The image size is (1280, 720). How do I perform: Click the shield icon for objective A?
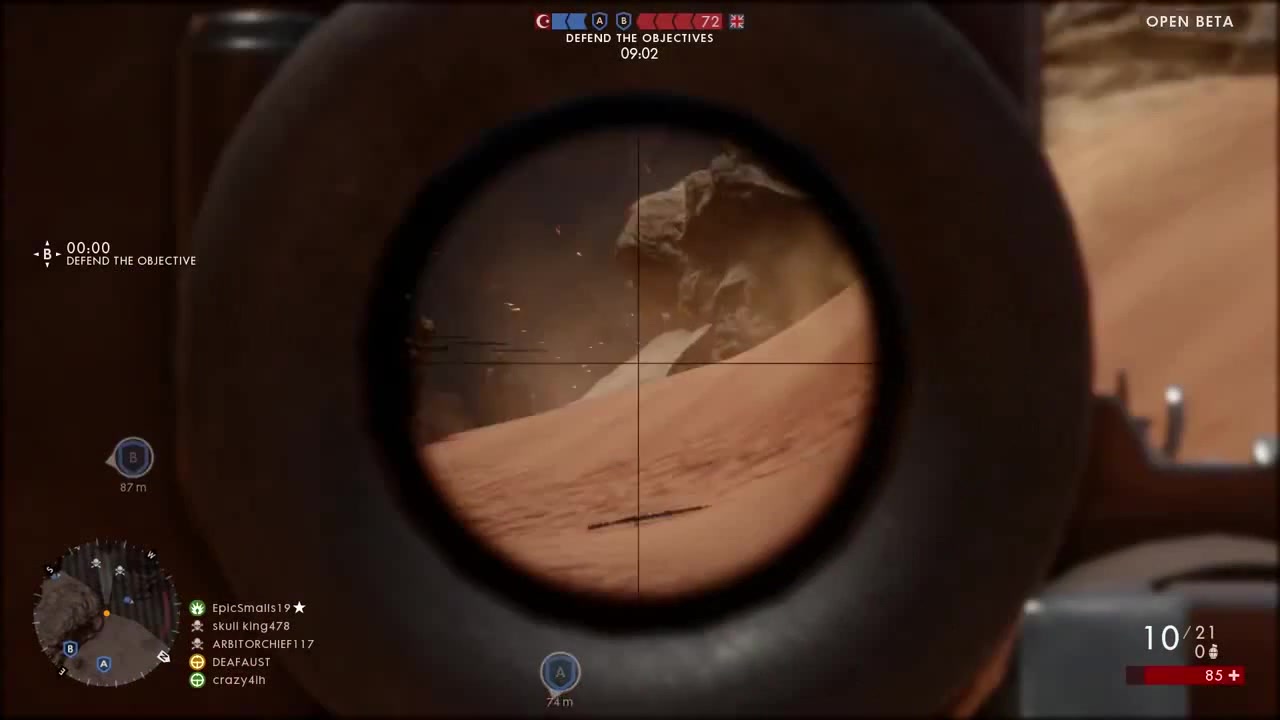599,20
